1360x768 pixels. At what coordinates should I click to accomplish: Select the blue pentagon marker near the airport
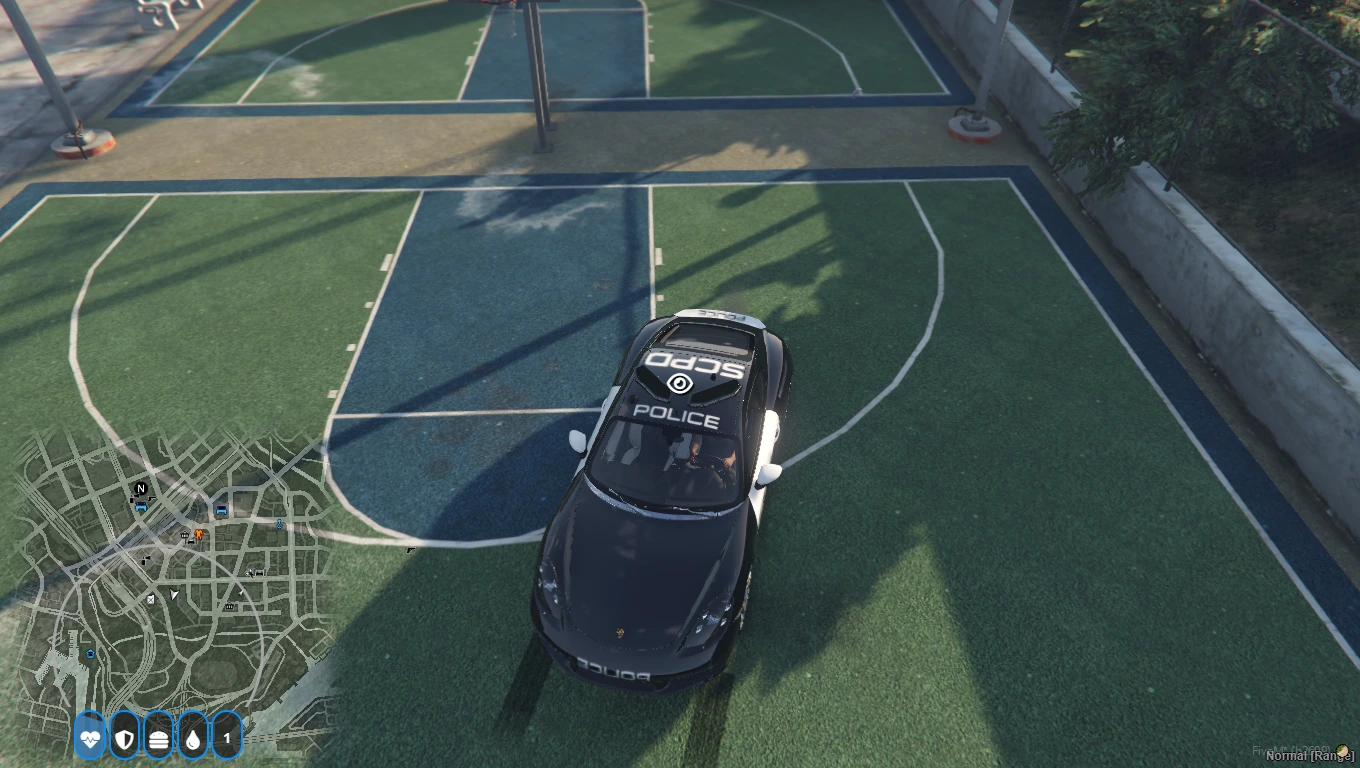coord(91,654)
